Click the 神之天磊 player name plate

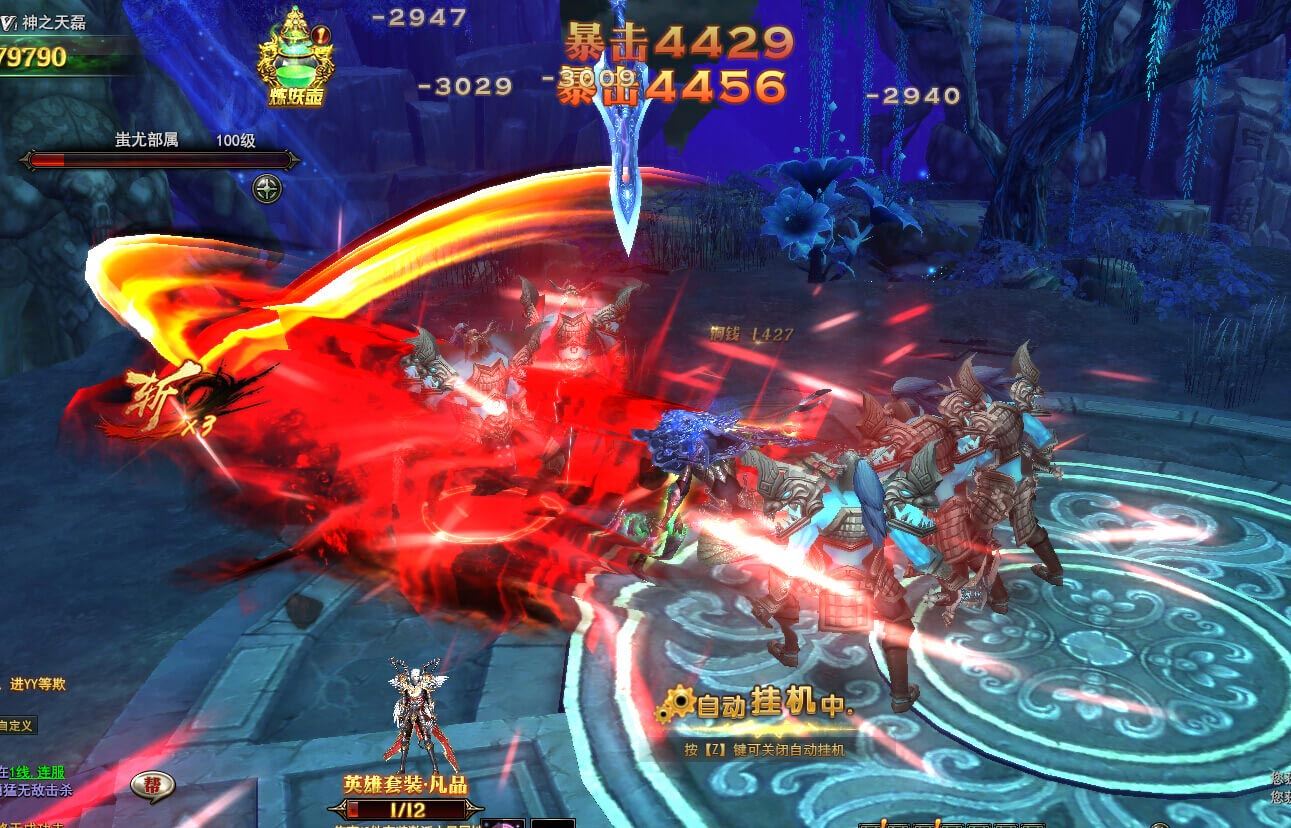(53, 23)
